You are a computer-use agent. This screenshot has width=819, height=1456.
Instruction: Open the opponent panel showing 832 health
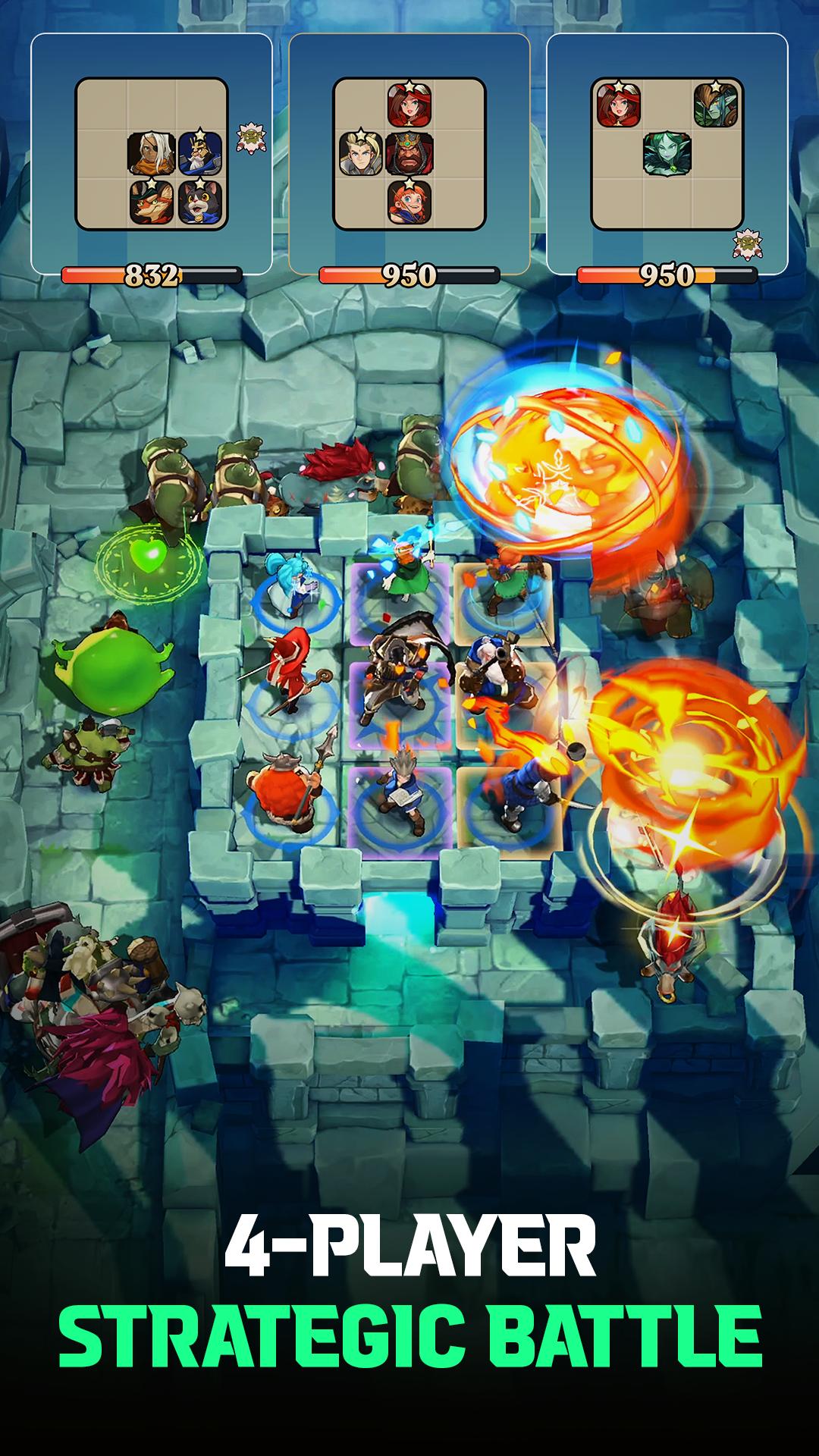tap(152, 154)
